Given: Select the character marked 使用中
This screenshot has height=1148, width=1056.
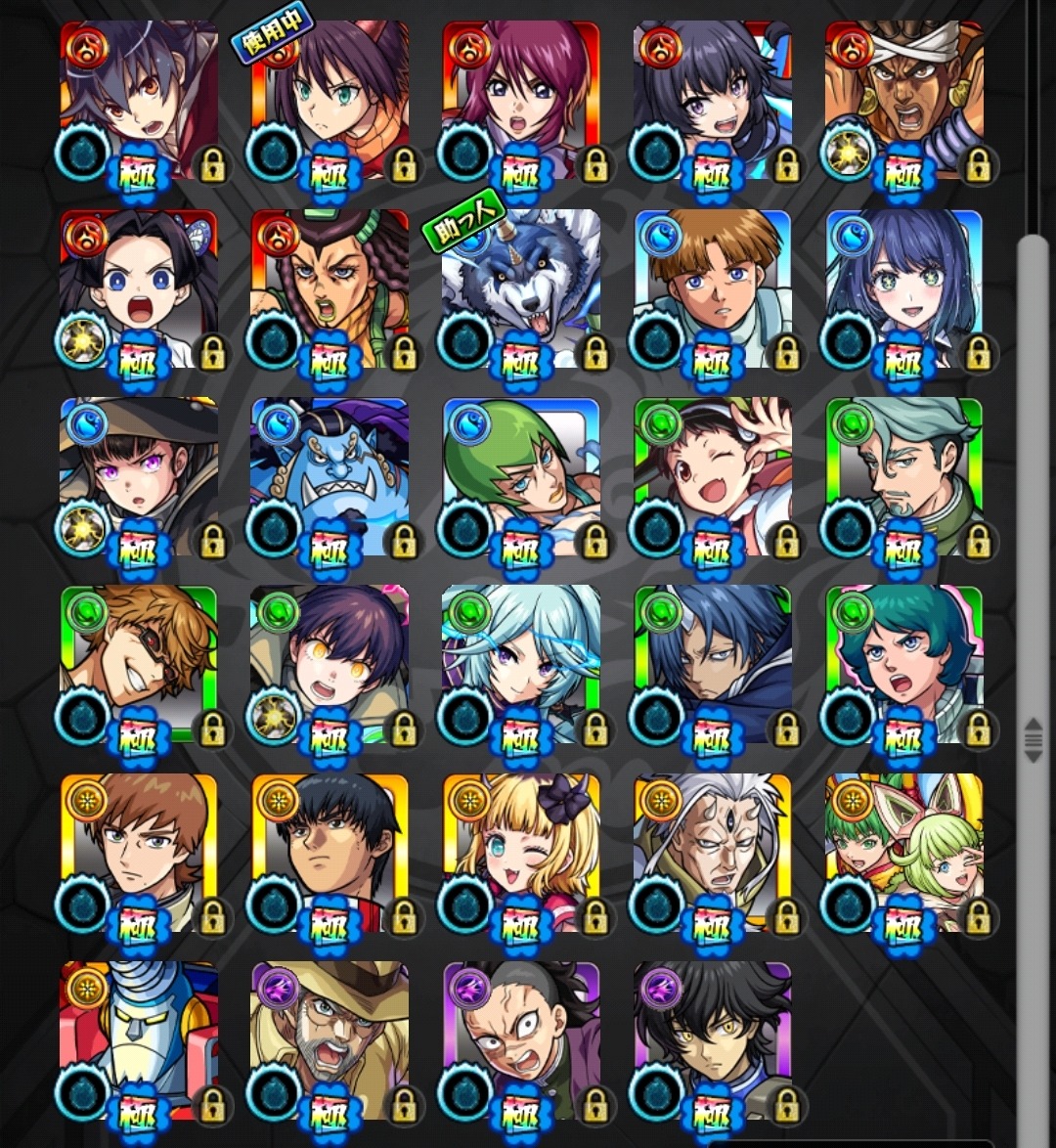Looking at the screenshot, I should click(x=330, y=98).
